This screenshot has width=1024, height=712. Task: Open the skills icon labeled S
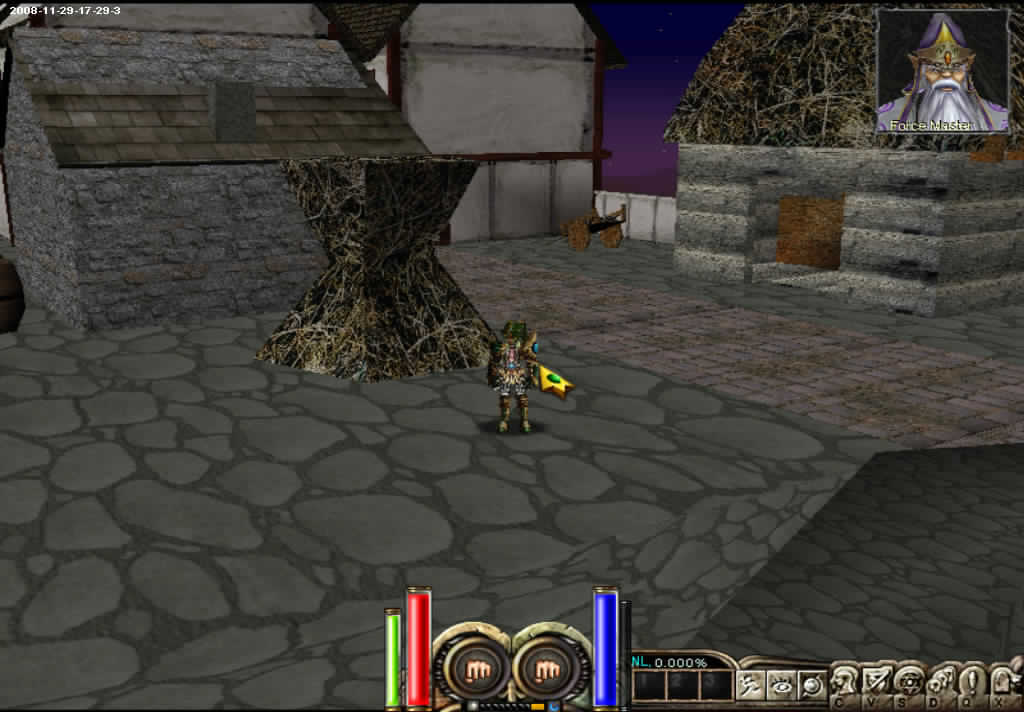click(x=909, y=682)
